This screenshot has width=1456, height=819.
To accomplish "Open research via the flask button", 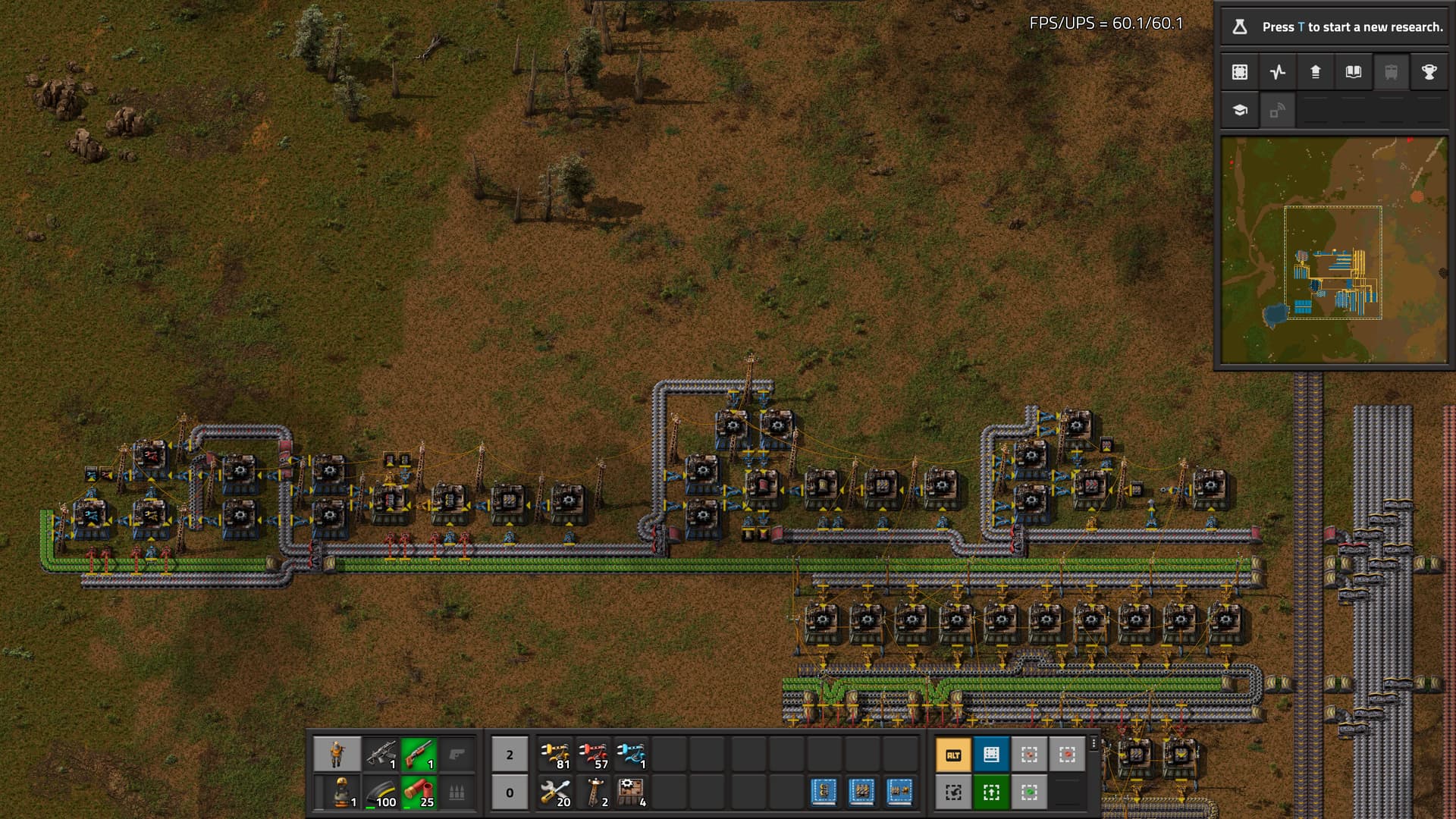I will point(1240,27).
